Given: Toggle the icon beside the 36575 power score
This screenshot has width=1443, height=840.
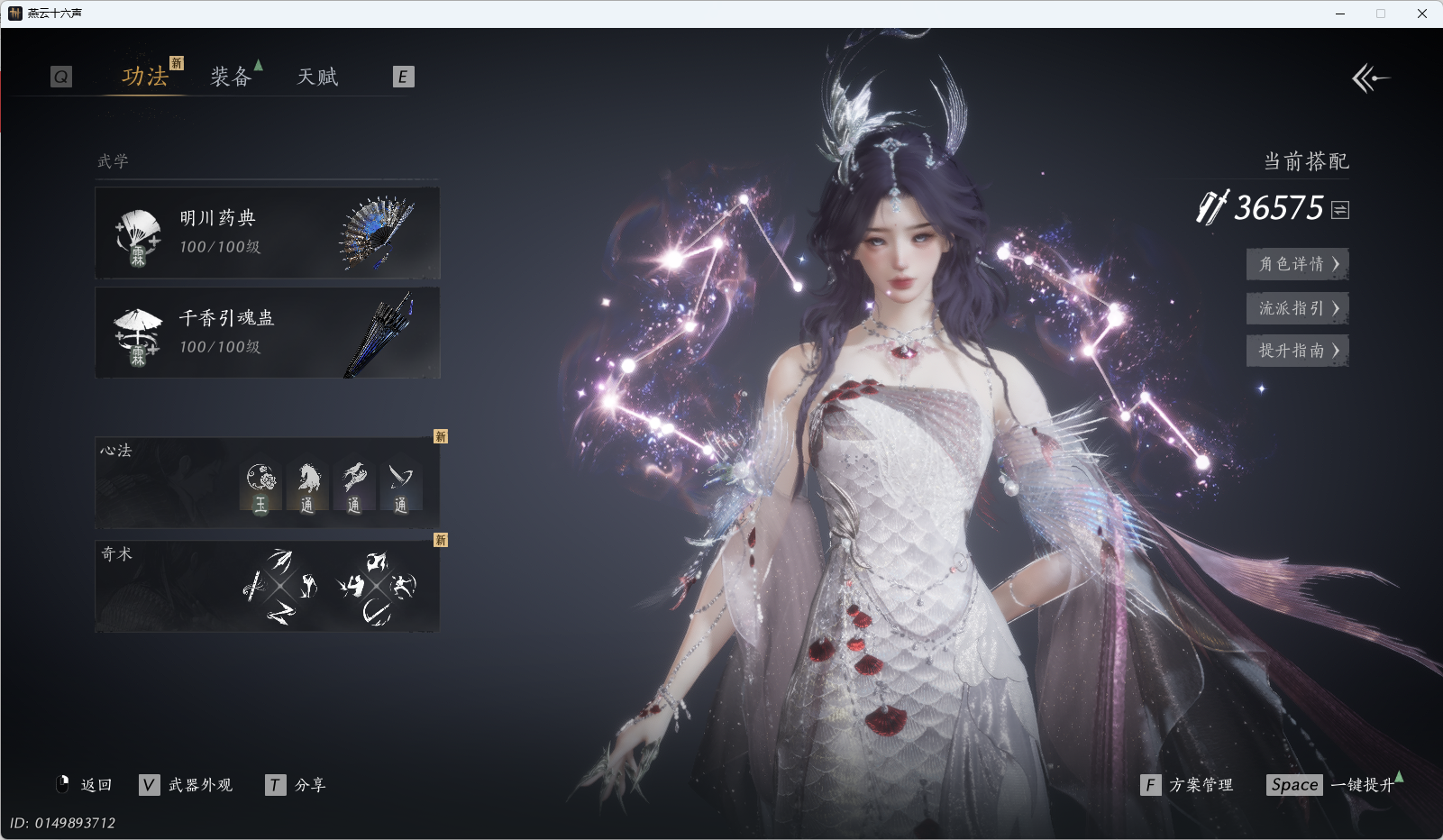Looking at the screenshot, I should tap(1340, 210).
